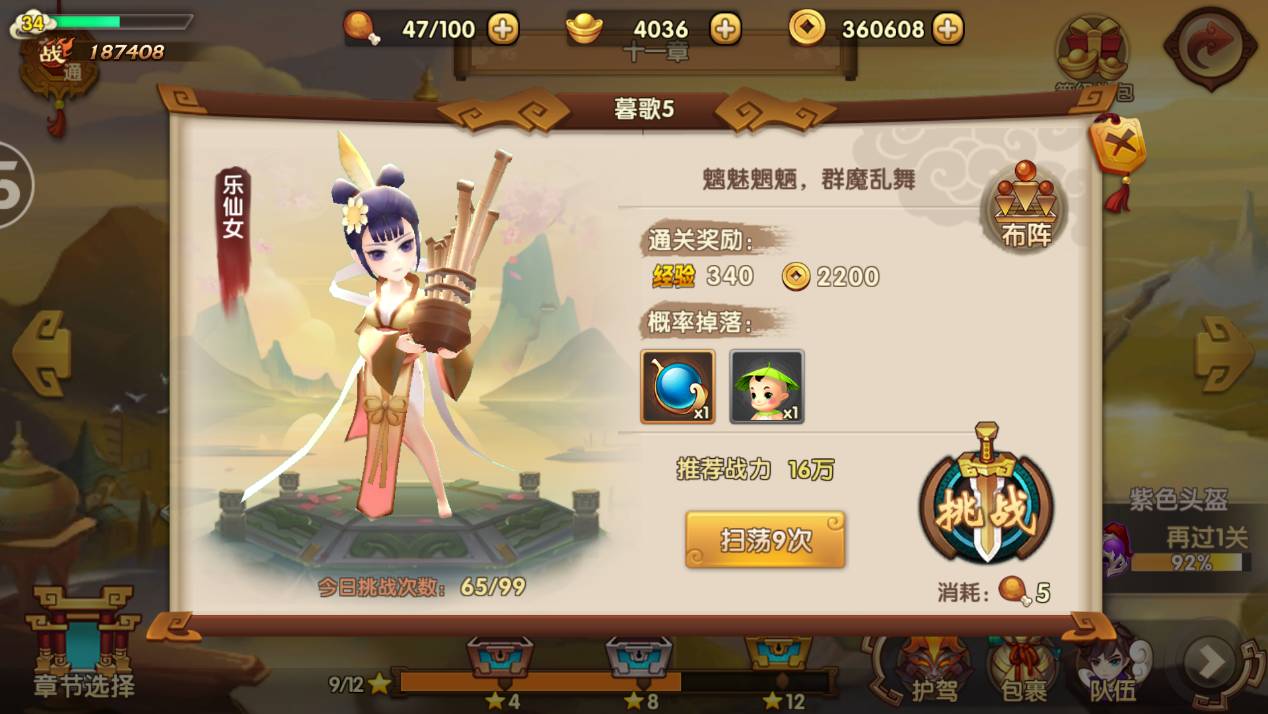This screenshot has width=1268, height=714.
Task: Add copper coins with the plus button
Action: coord(946,29)
